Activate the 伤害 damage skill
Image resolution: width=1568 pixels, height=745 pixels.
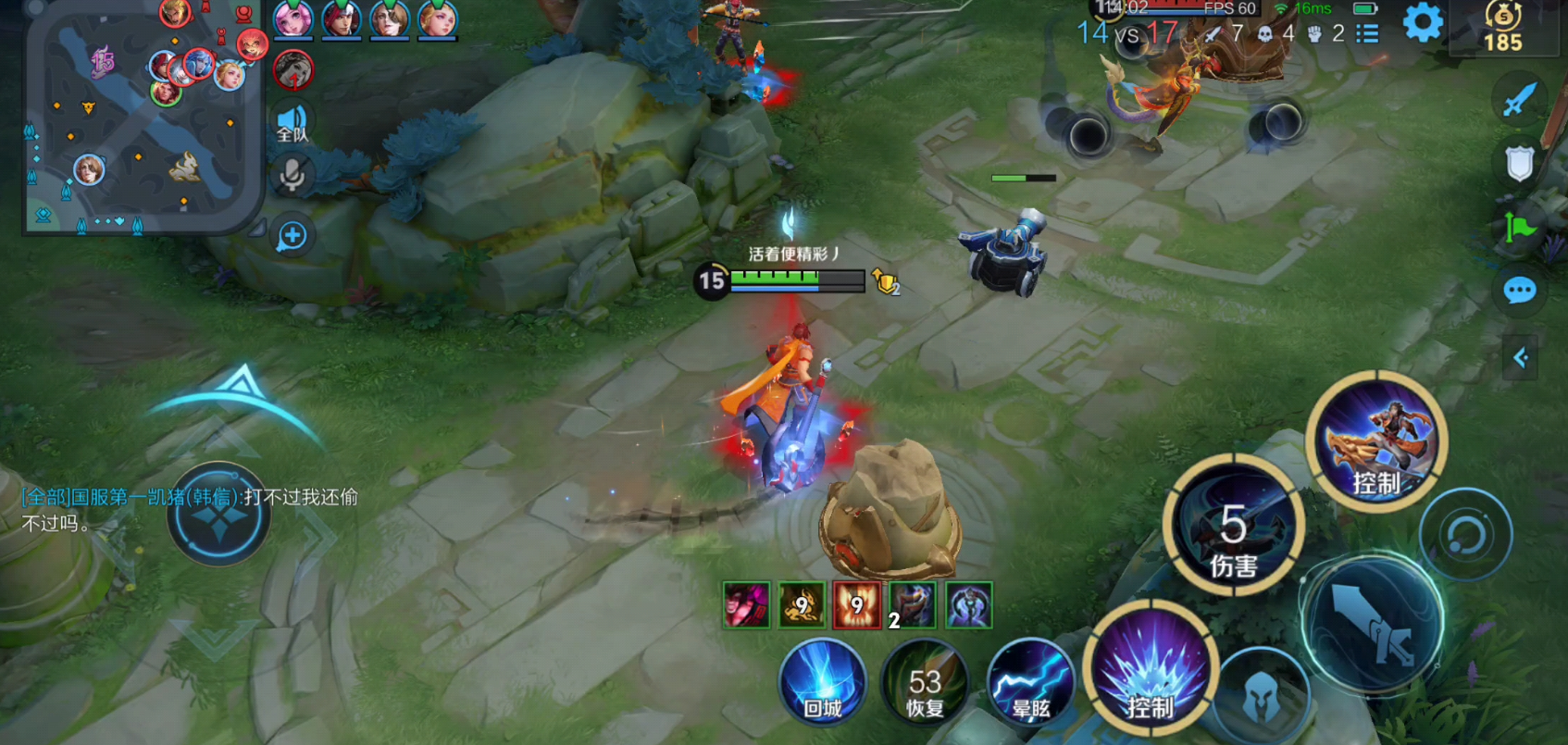coord(1233,526)
